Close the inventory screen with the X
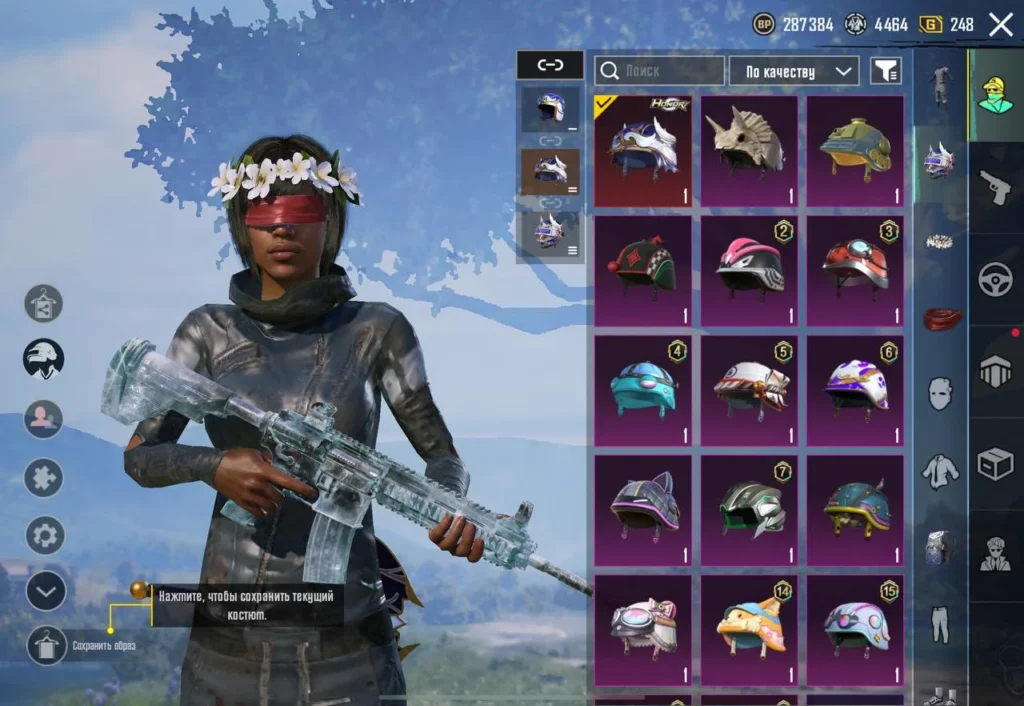The height and width of the screenshot is (706, 1024). tap(1000, 25)
